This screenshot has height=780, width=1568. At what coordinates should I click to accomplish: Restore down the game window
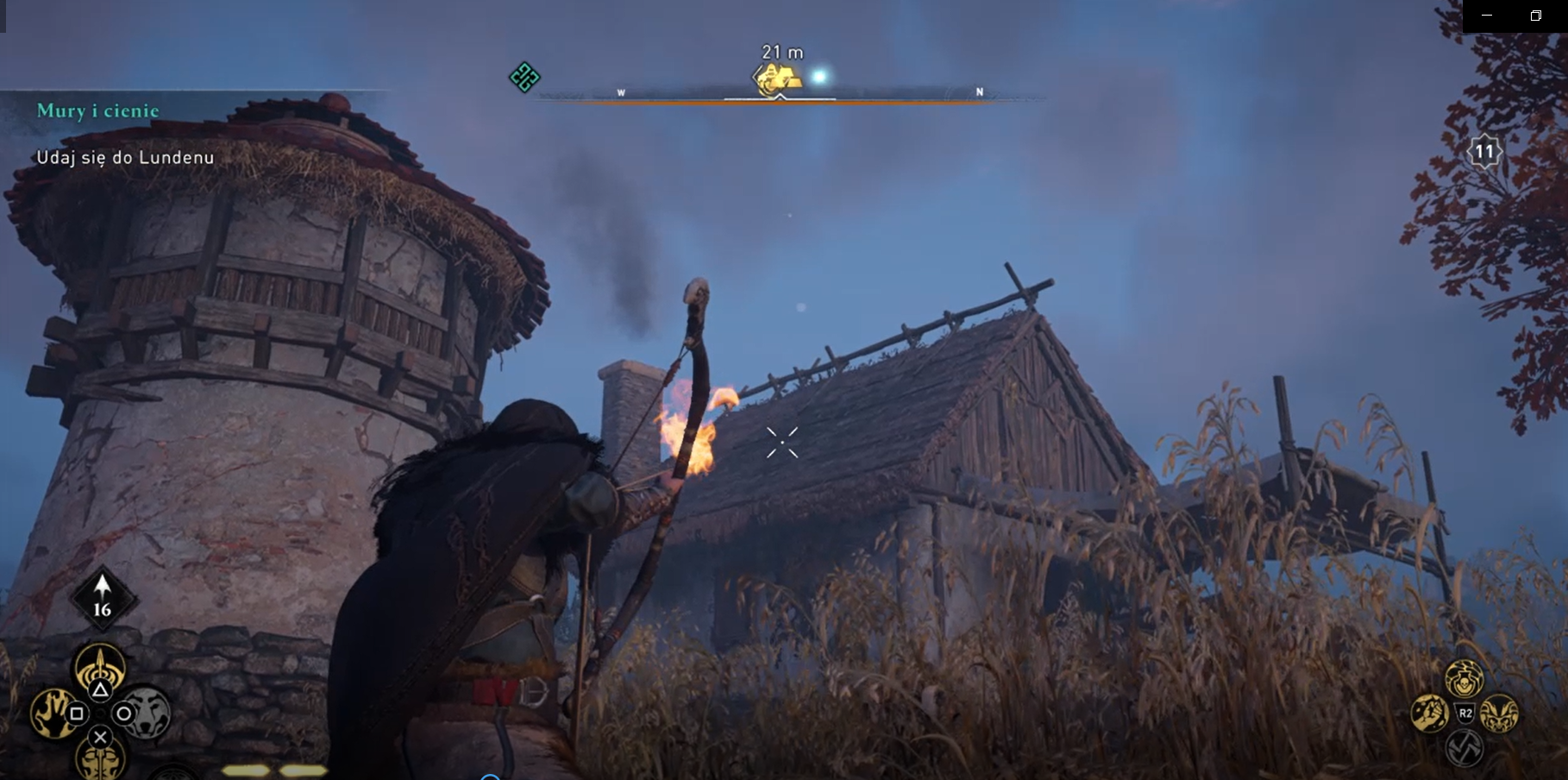click(x=1535, y=16)
